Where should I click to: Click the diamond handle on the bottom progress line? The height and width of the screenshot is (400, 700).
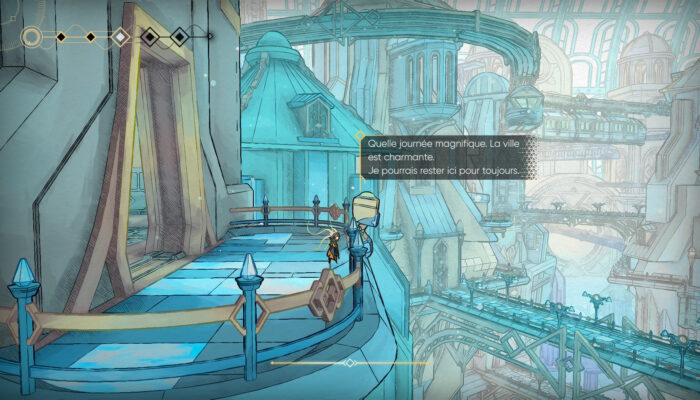coord(349,362)
